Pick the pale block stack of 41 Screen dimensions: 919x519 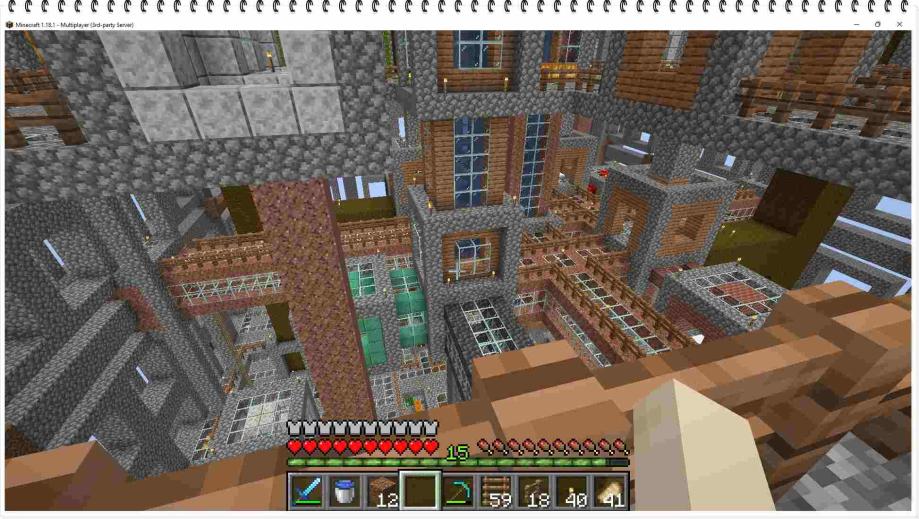[x=608, y=491]
